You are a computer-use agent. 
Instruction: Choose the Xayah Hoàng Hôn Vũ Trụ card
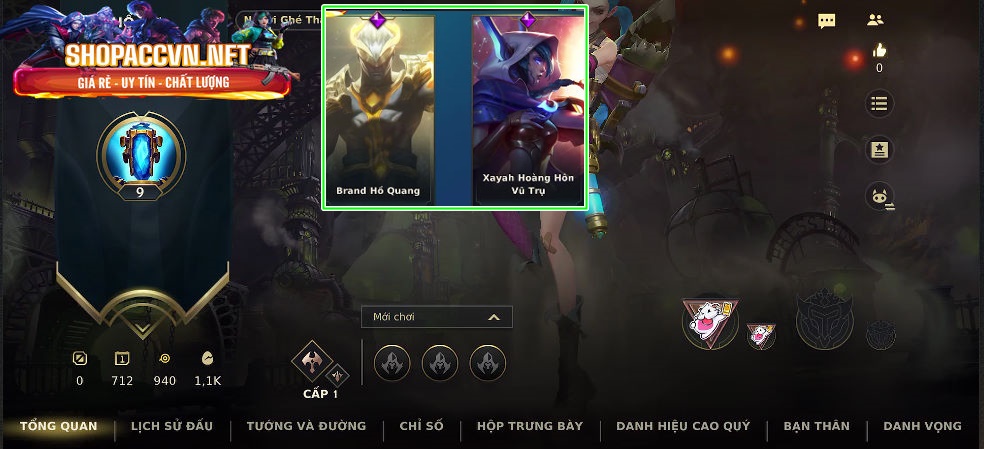(528, 108)
